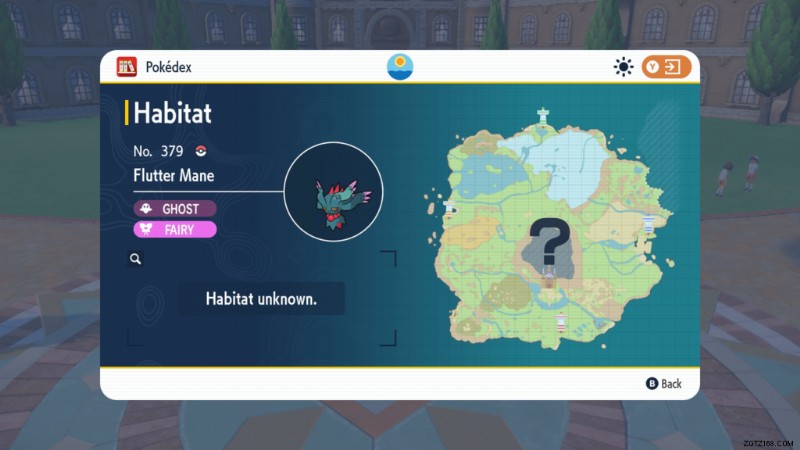Choose the pink FAIRY type badge

175,229
